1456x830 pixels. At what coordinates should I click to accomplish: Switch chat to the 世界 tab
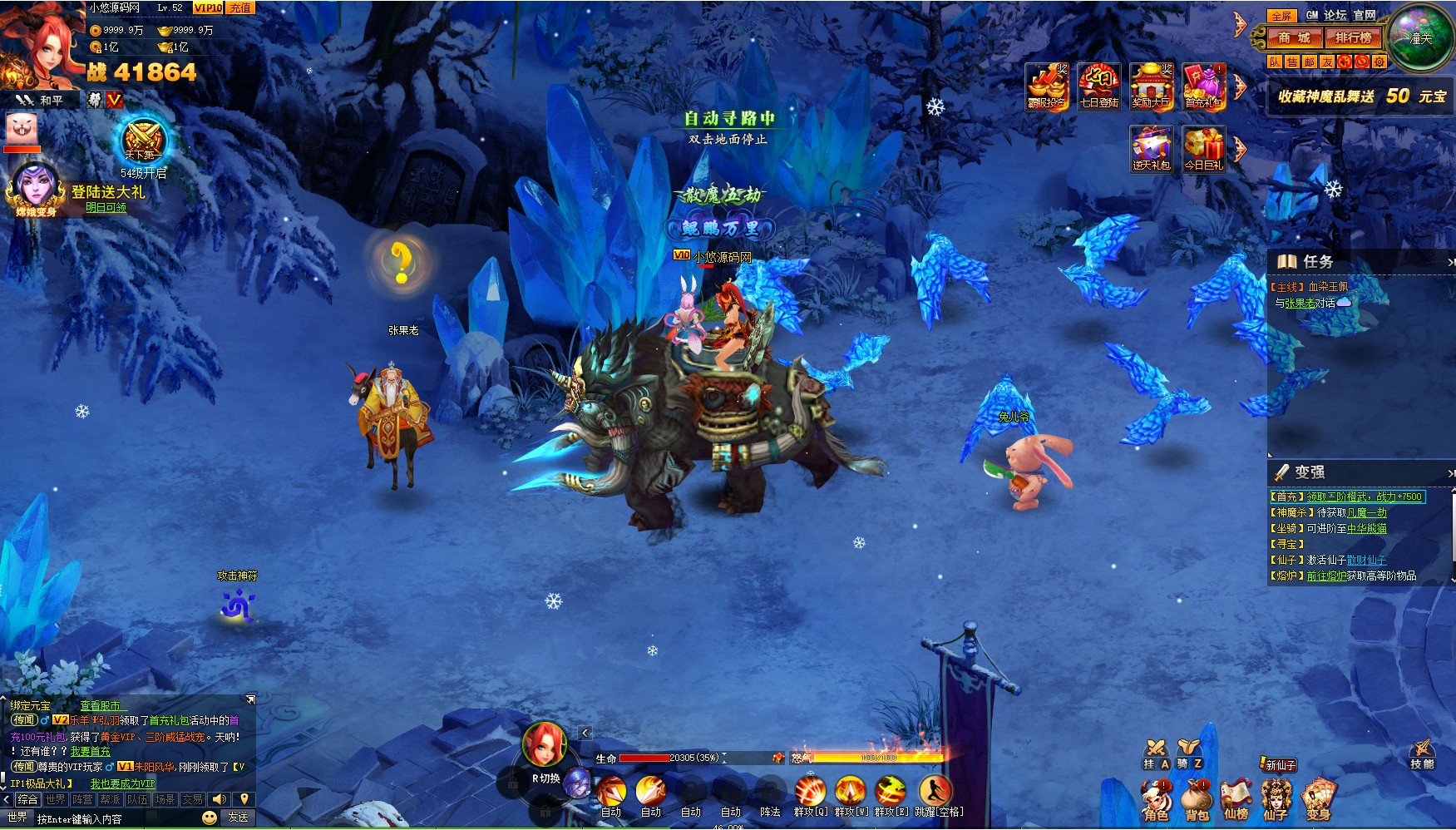pos(56,799)
